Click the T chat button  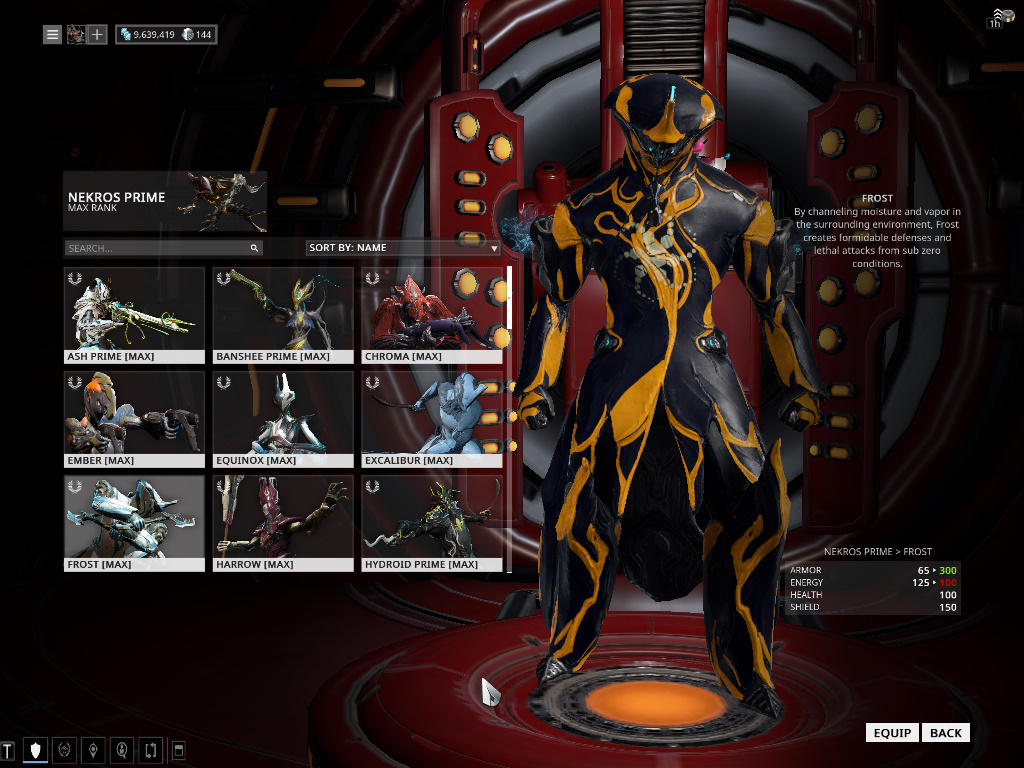coord(8,749)
